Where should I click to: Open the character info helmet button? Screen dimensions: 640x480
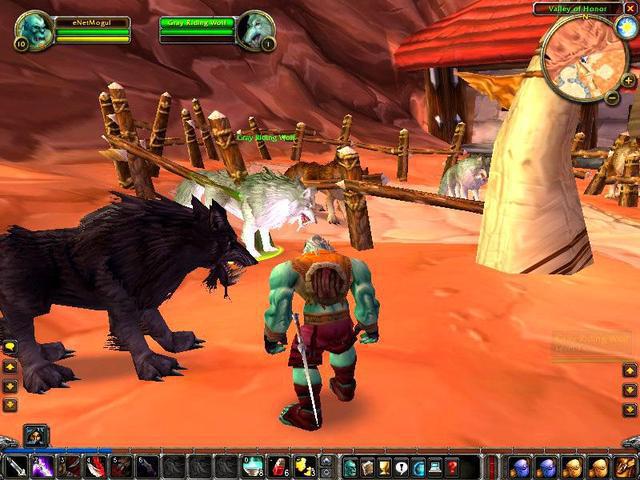(350, 466)
